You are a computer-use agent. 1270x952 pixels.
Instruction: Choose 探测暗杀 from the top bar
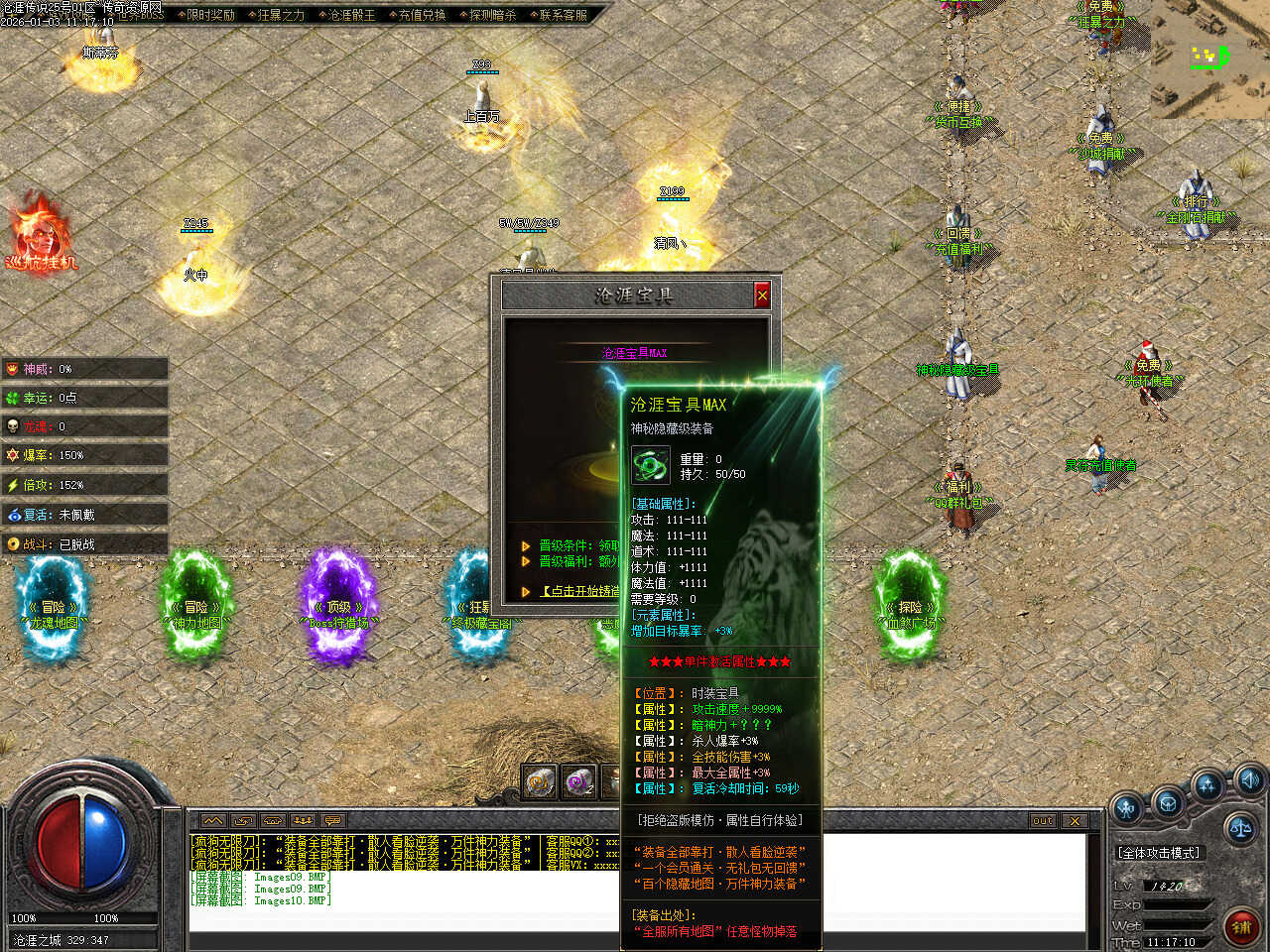pos(490,15)
